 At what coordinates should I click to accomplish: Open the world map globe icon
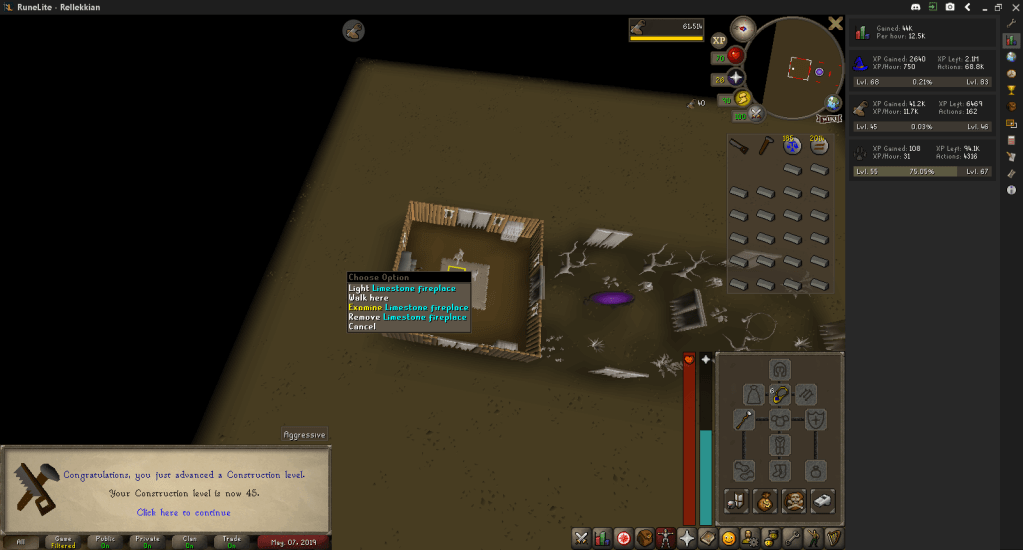point(833,103)
